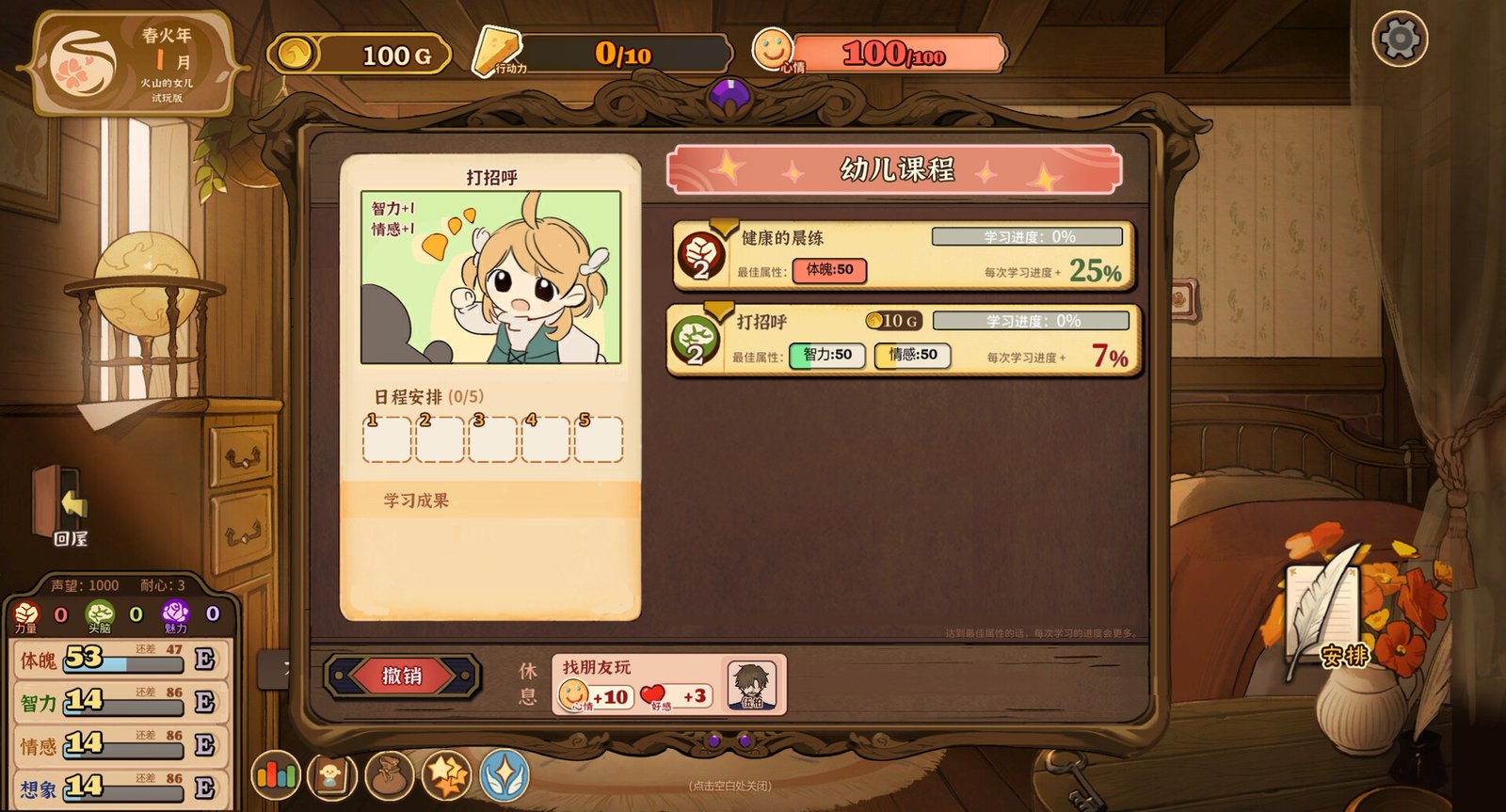The image size is (1506, 812).
Task: Click the purple gem above the panel
Action: 731,94
